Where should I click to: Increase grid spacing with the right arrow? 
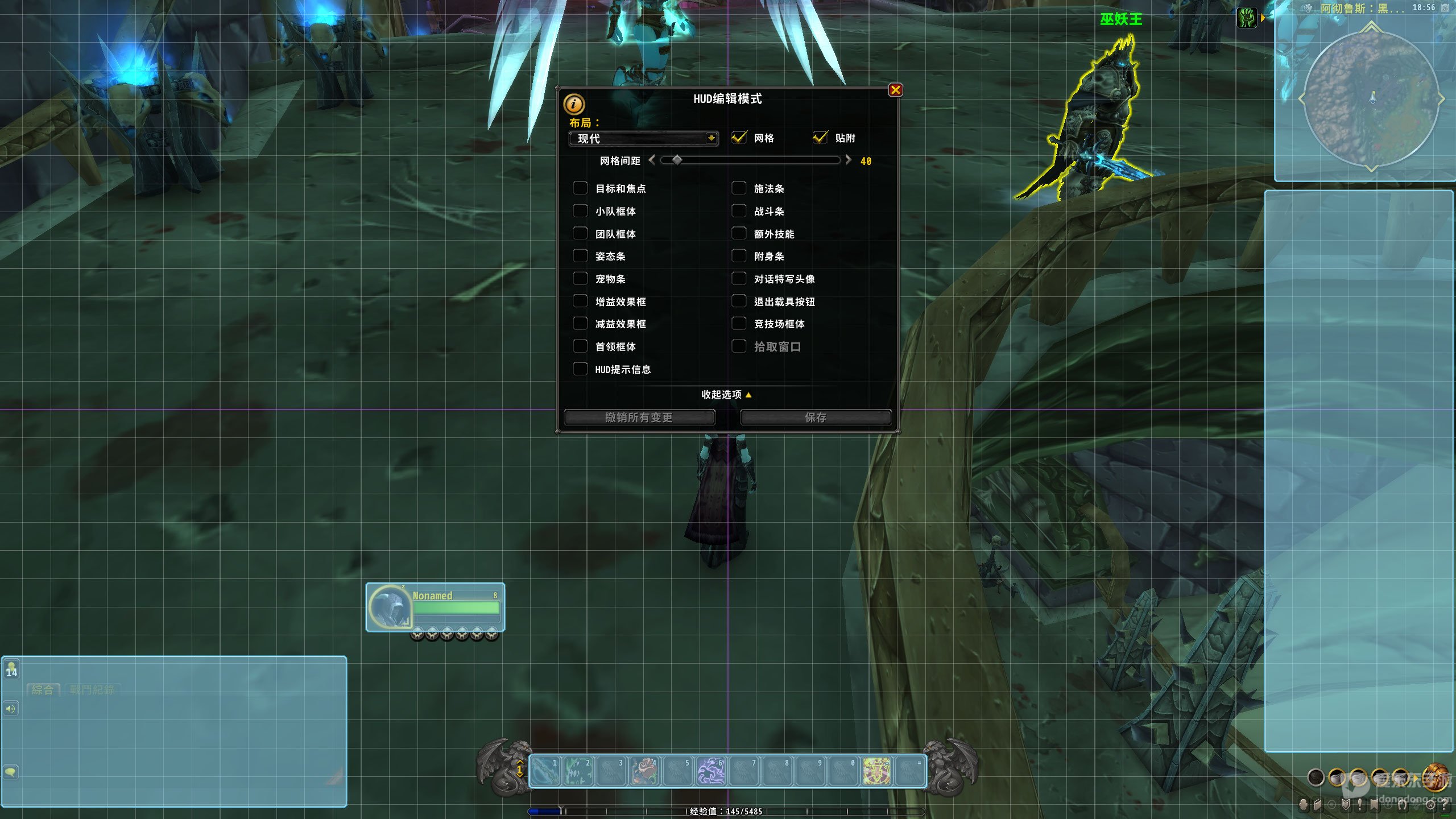coord(849,160)
